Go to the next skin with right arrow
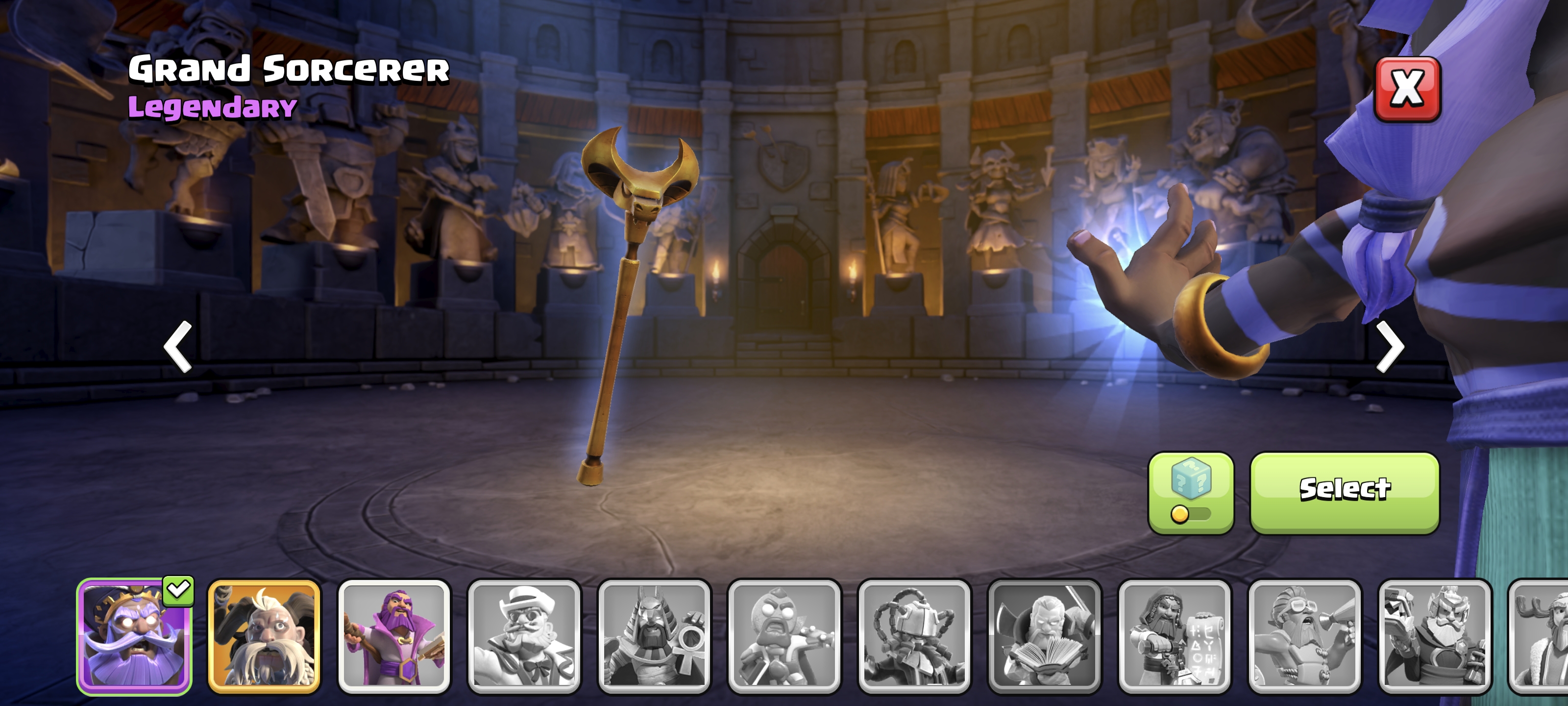The image size is (1568, 706). [x=1390, y=346]
